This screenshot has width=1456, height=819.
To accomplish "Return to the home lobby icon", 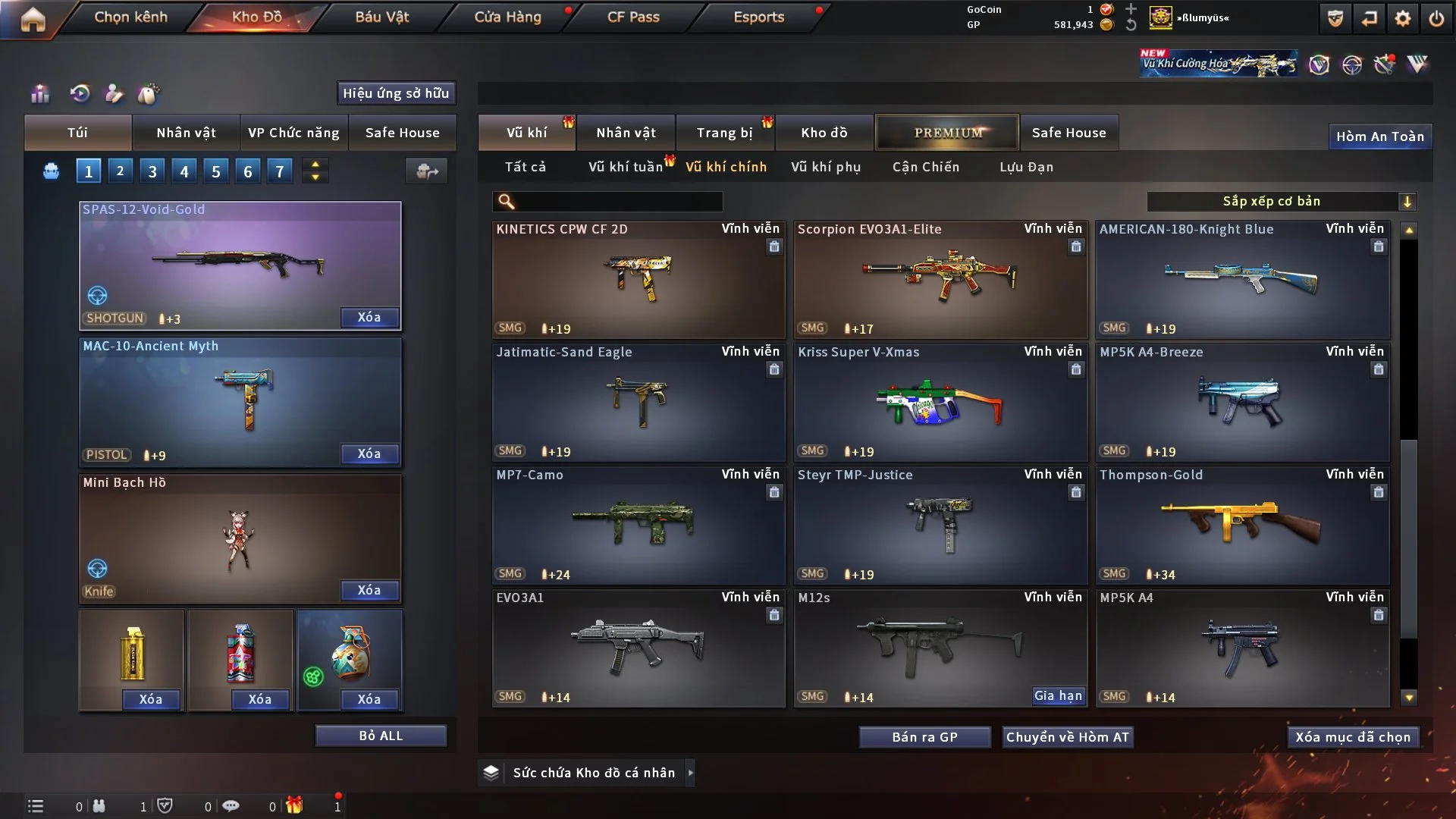I will click(x=33, y=19).
